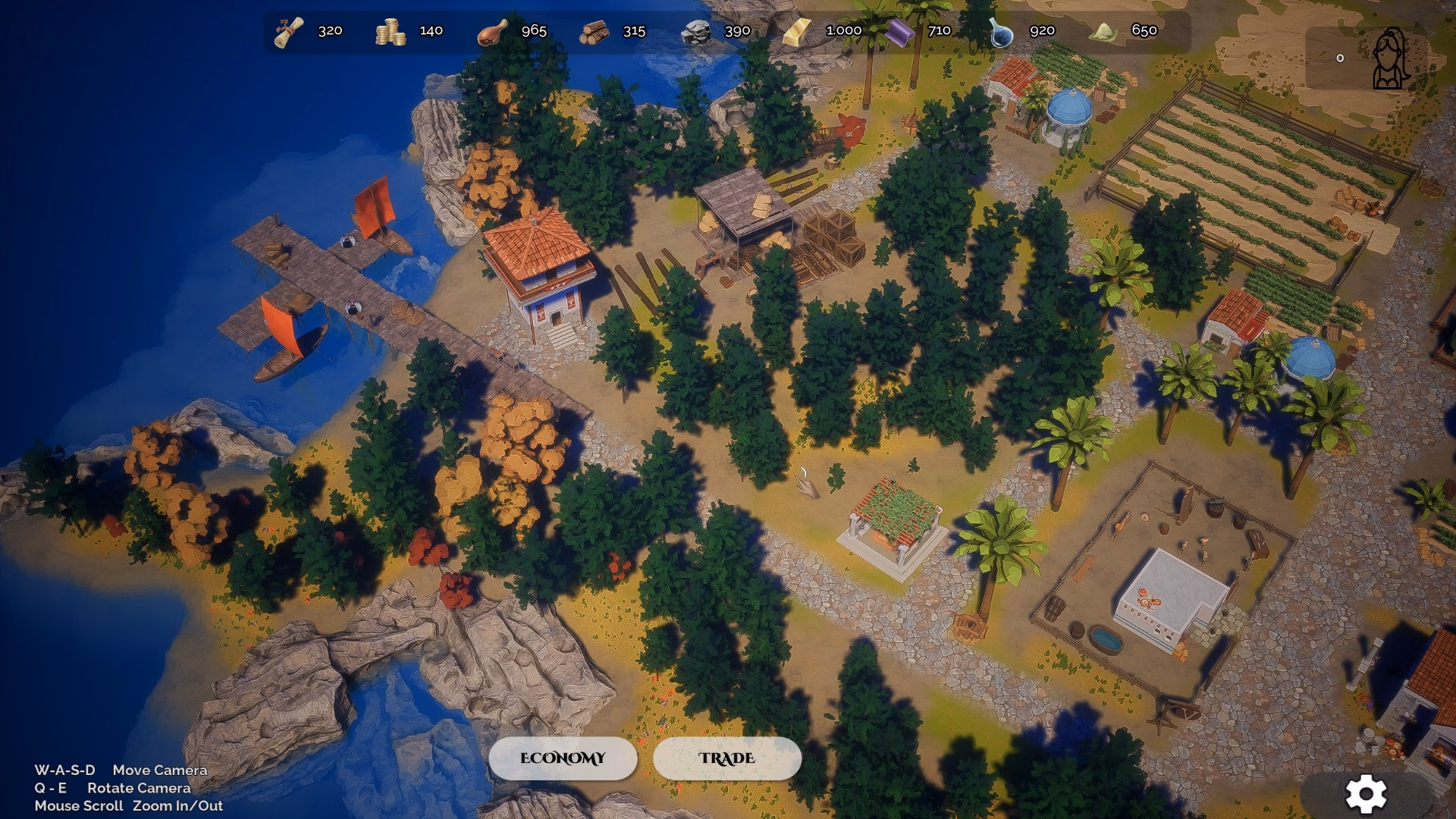Open the Economy panel
Image resolution: width=1456 pixels, height=819 pixels.
point(563,758)
